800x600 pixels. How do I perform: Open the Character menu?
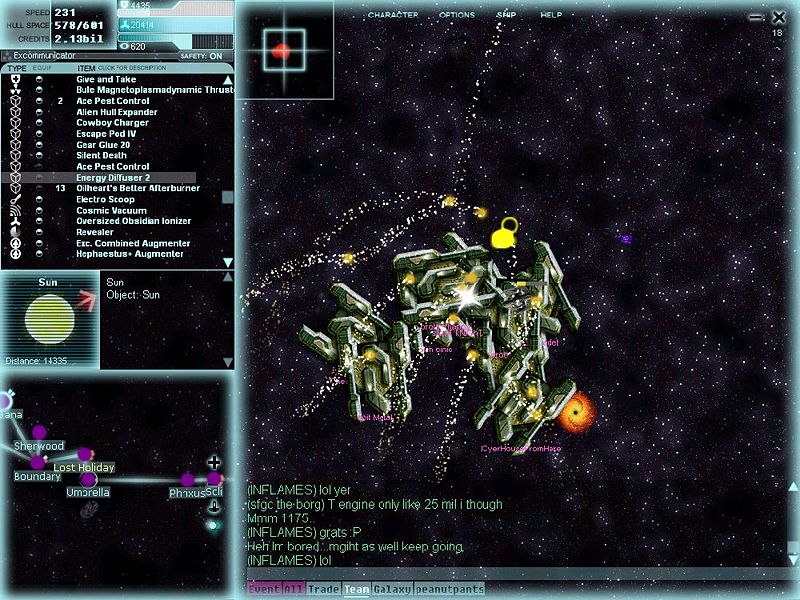(x=392, y=15)
